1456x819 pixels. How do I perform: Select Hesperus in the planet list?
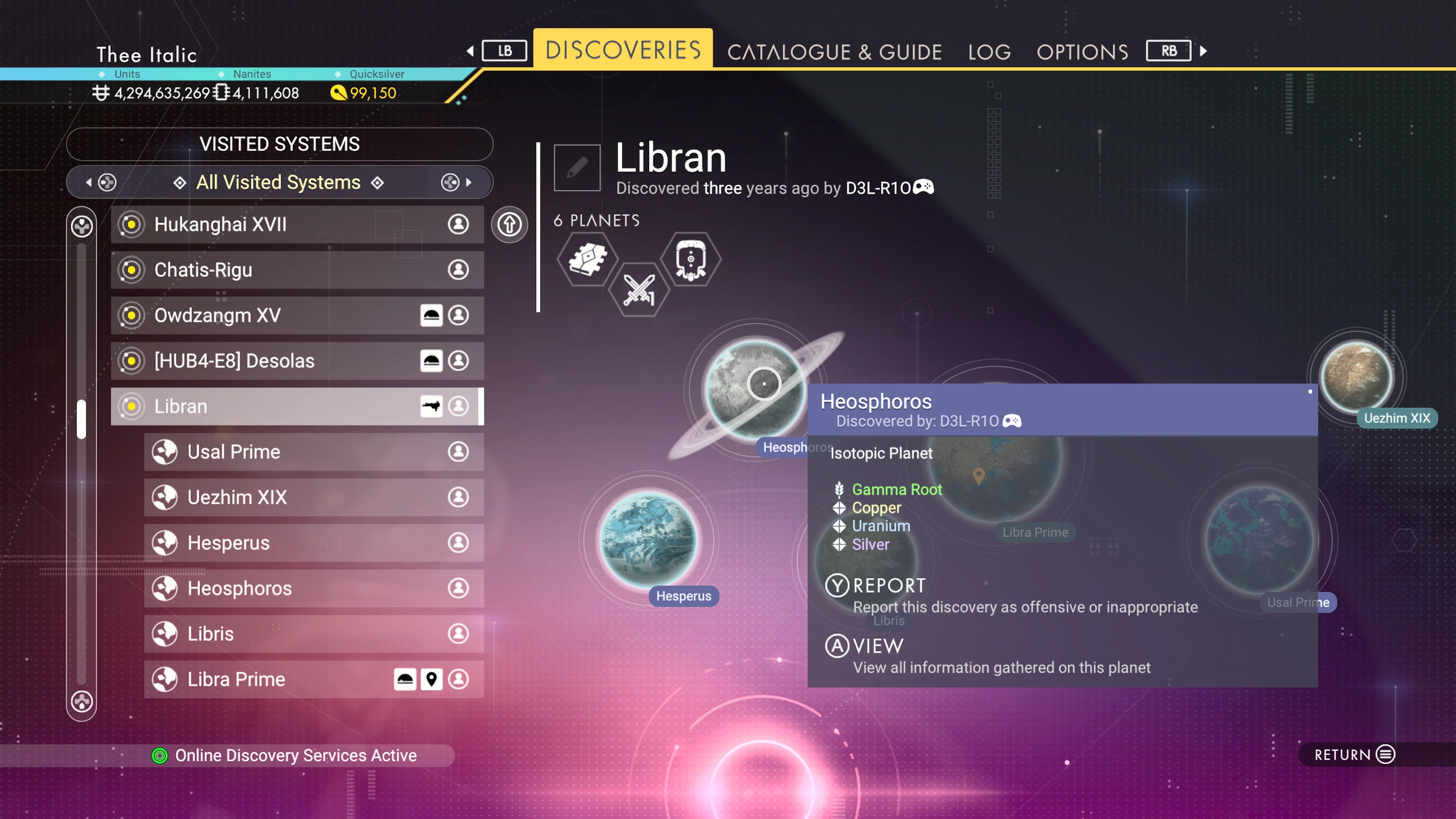[x=314, y=543]
